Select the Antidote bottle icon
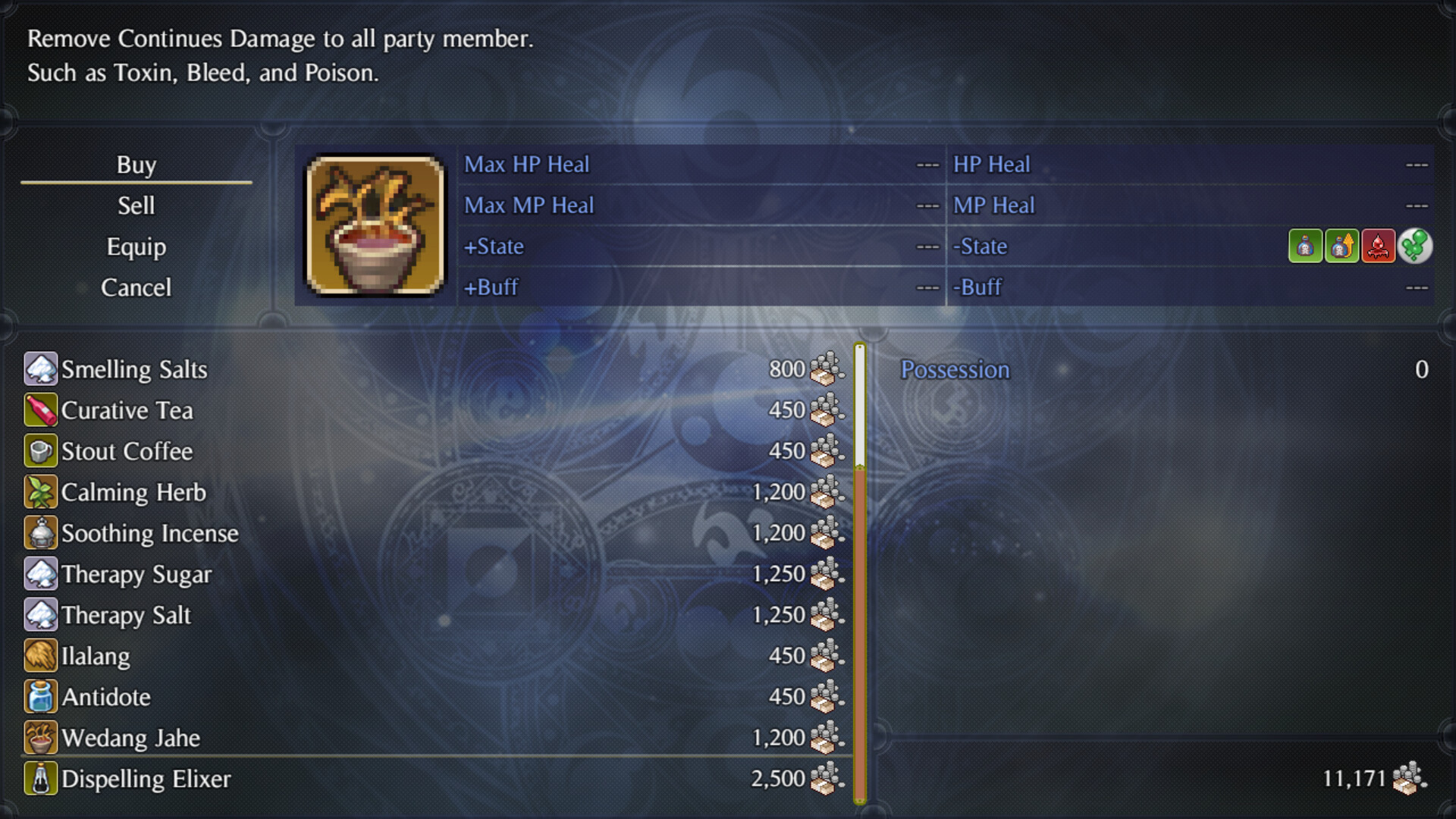Viewport: 1456px width, 819px height. tap(40, 696)
